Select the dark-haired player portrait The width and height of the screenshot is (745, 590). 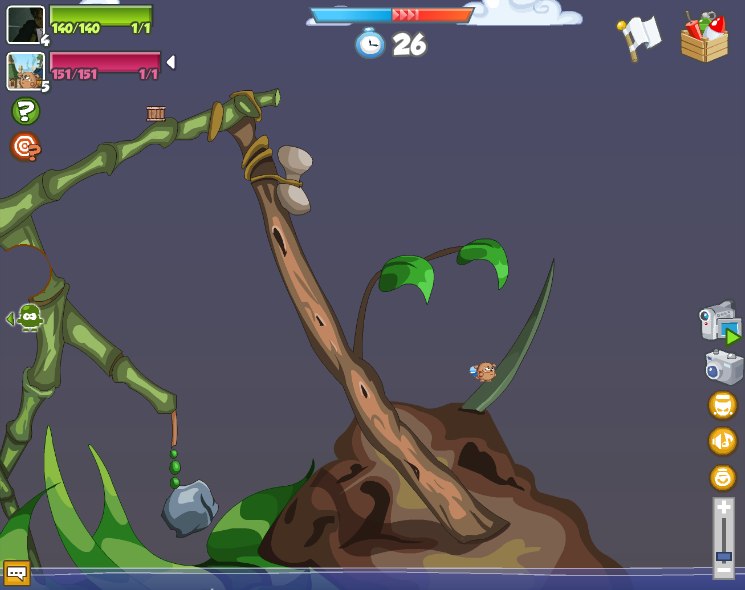point(25,24)
